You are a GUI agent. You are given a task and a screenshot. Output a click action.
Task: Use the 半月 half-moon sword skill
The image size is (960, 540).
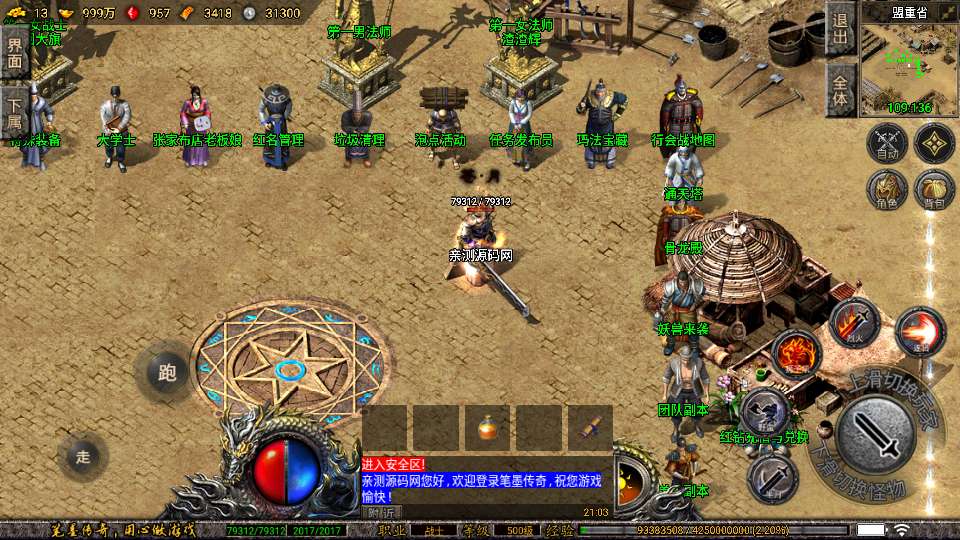point(772,478)
